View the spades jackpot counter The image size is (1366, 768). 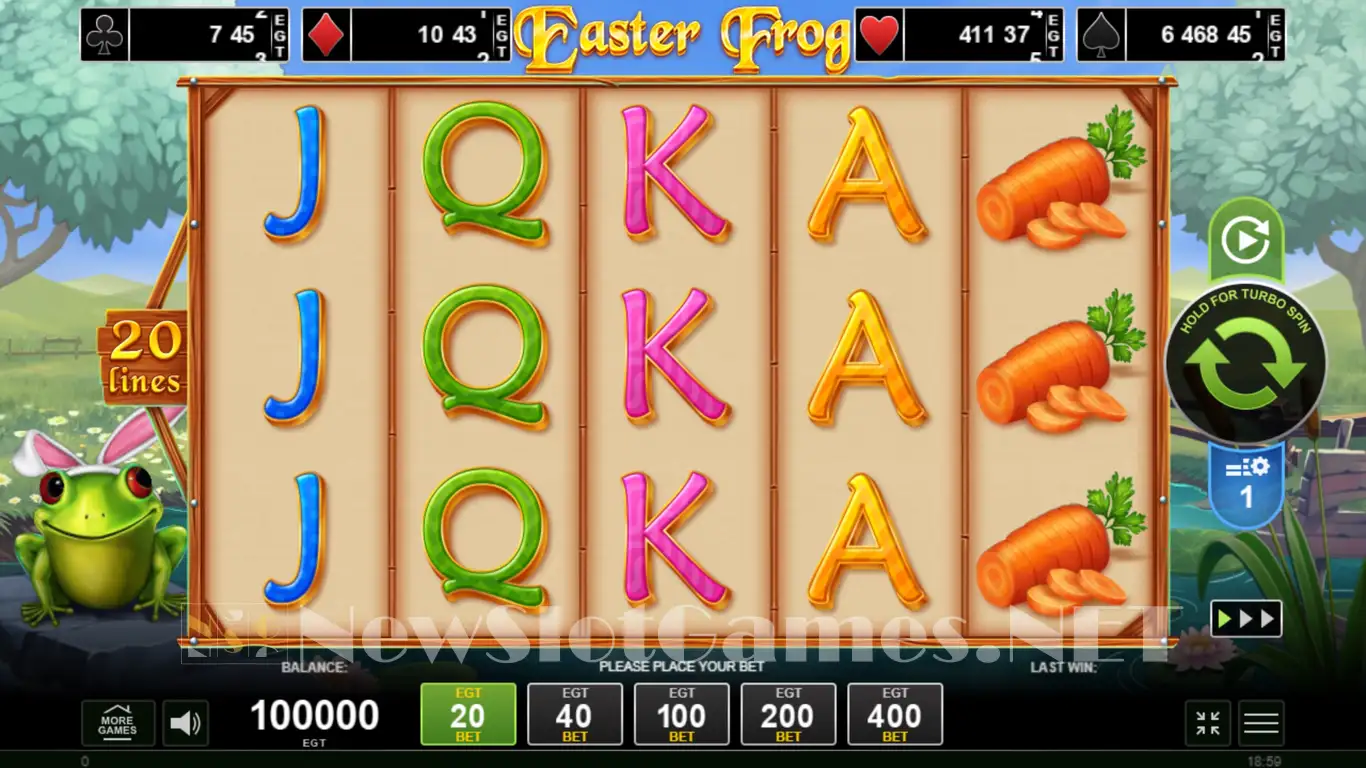[1181, 36]
